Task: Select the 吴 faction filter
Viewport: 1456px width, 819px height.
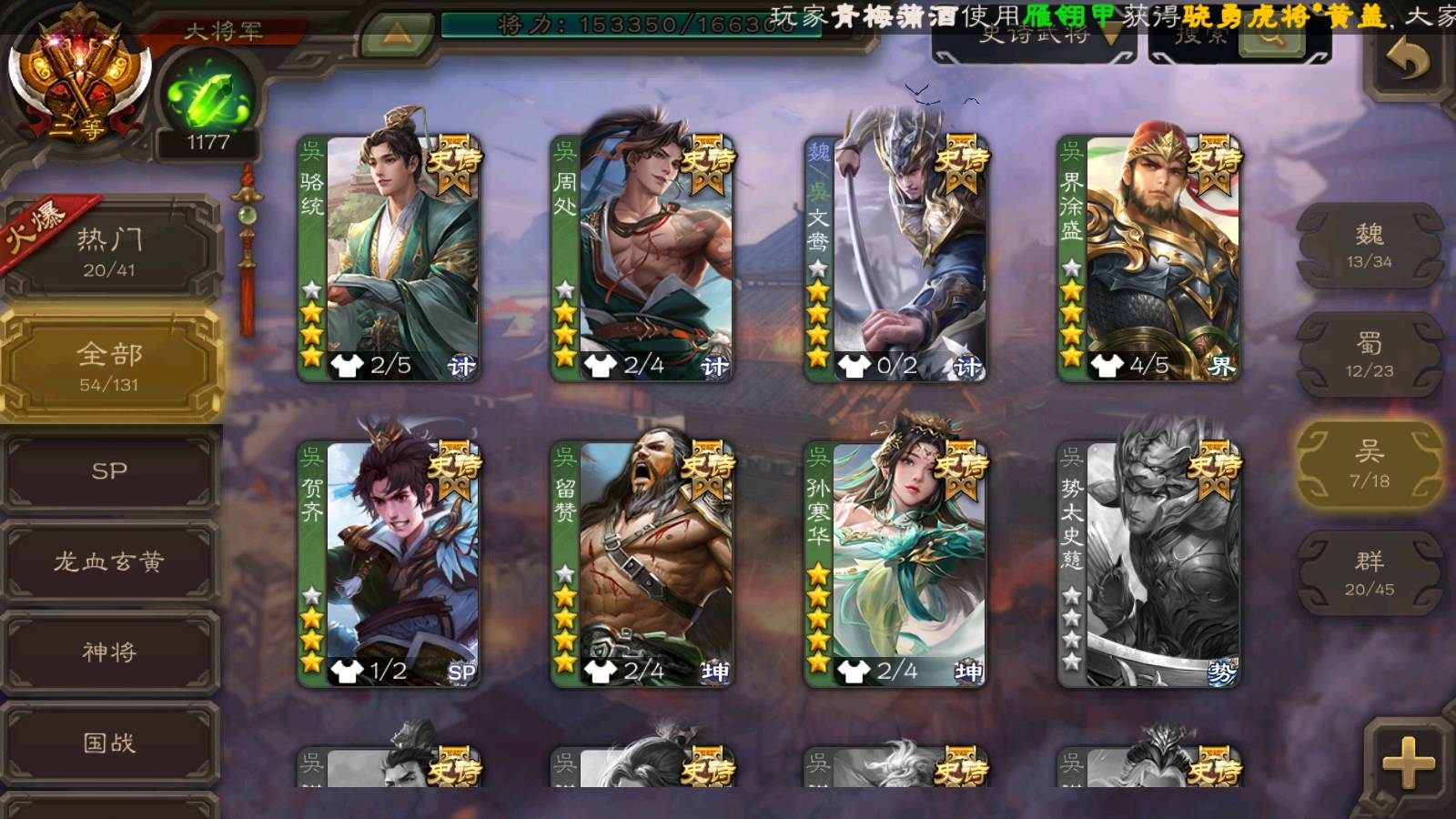Action: 1369,464
